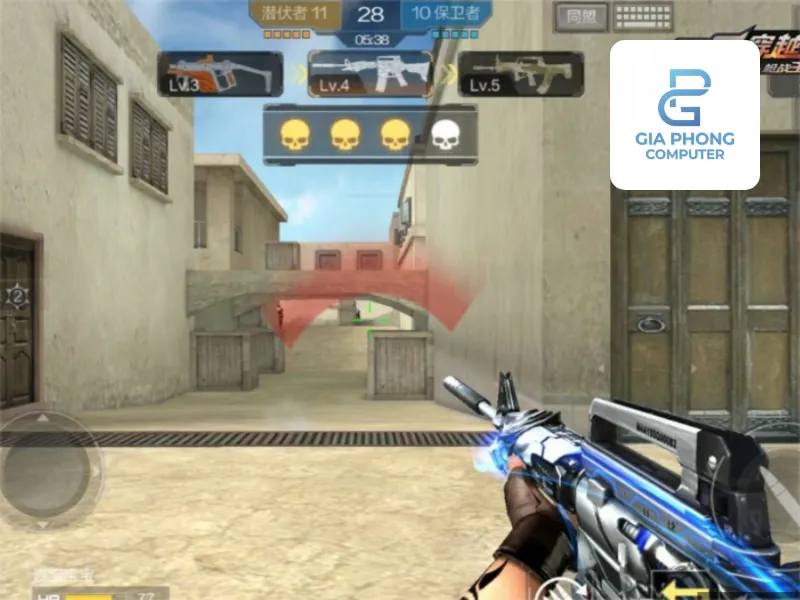Open the keyboard chat icon
This screenshot has height=600, width=800.
coord(643,16)
